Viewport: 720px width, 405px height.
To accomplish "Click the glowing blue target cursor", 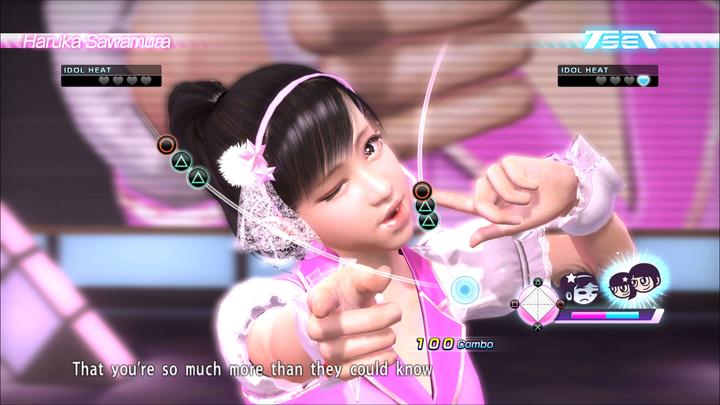I will click(x=463, y=290).
